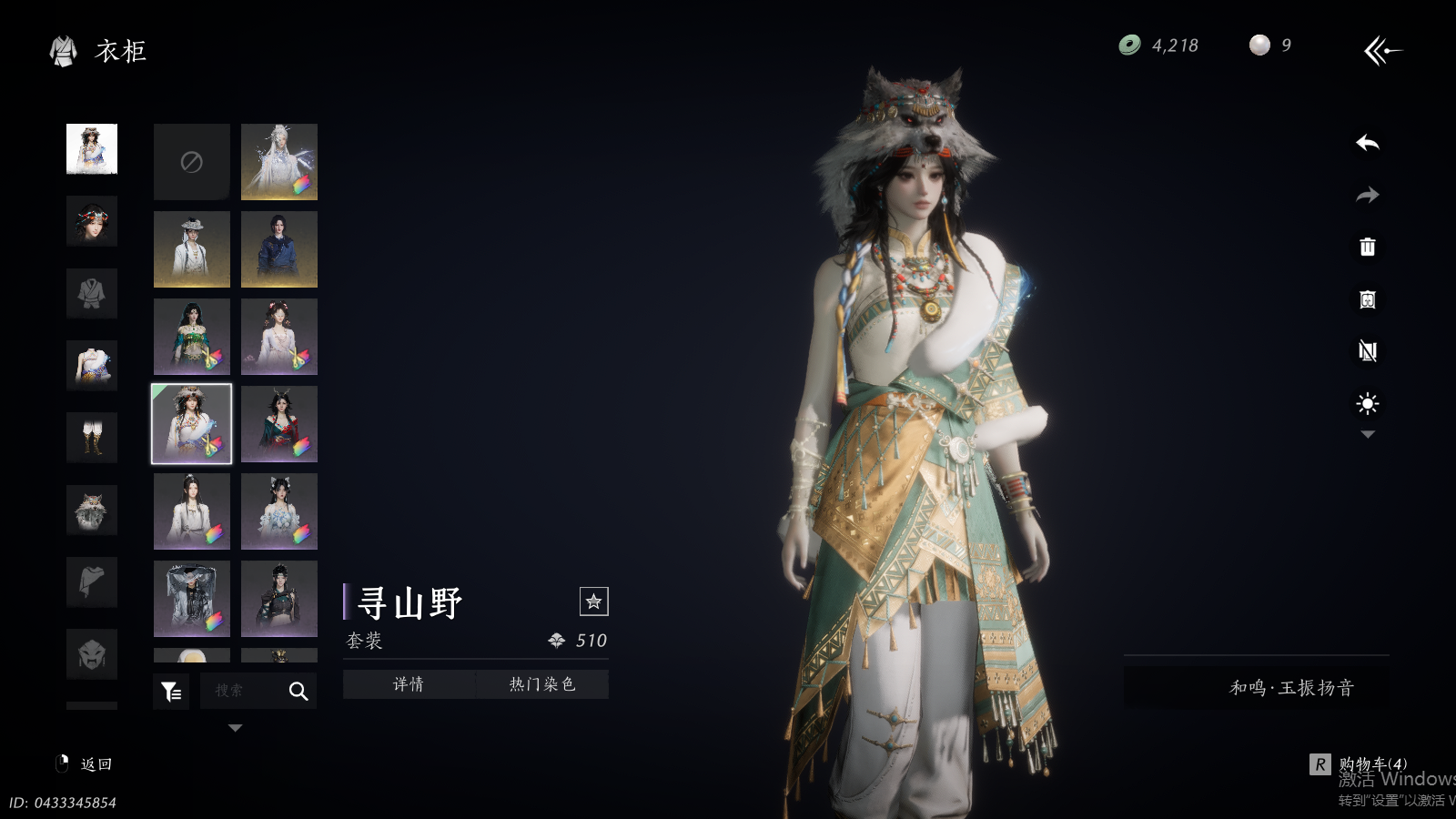Switch to the trousers and boots category
Screen dimensions: 1456x819
coord(92,438)
